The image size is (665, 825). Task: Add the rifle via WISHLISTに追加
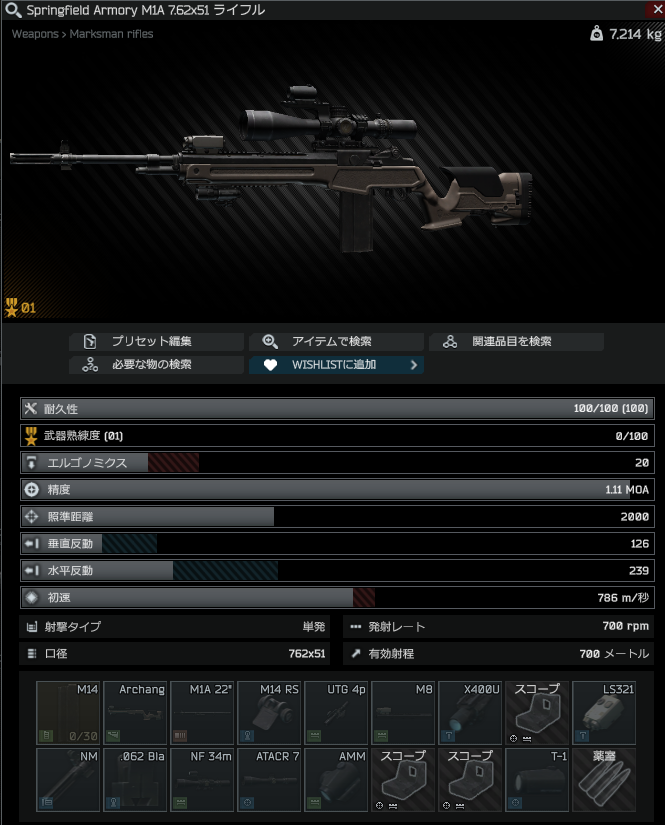[x=336, y=365]
